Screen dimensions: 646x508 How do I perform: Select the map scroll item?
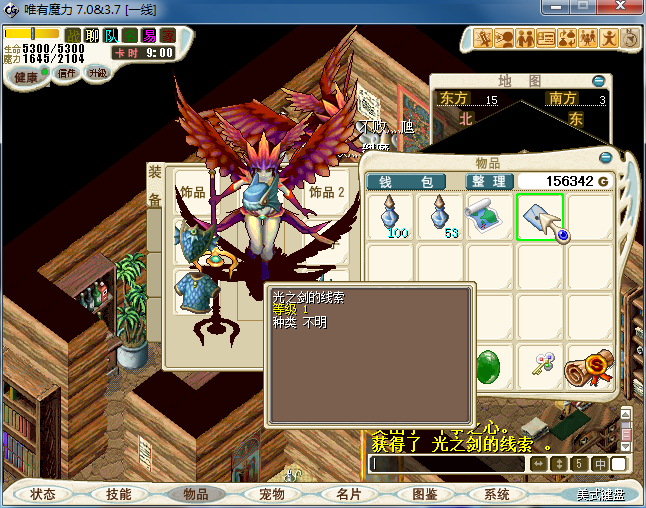point(489,217)
